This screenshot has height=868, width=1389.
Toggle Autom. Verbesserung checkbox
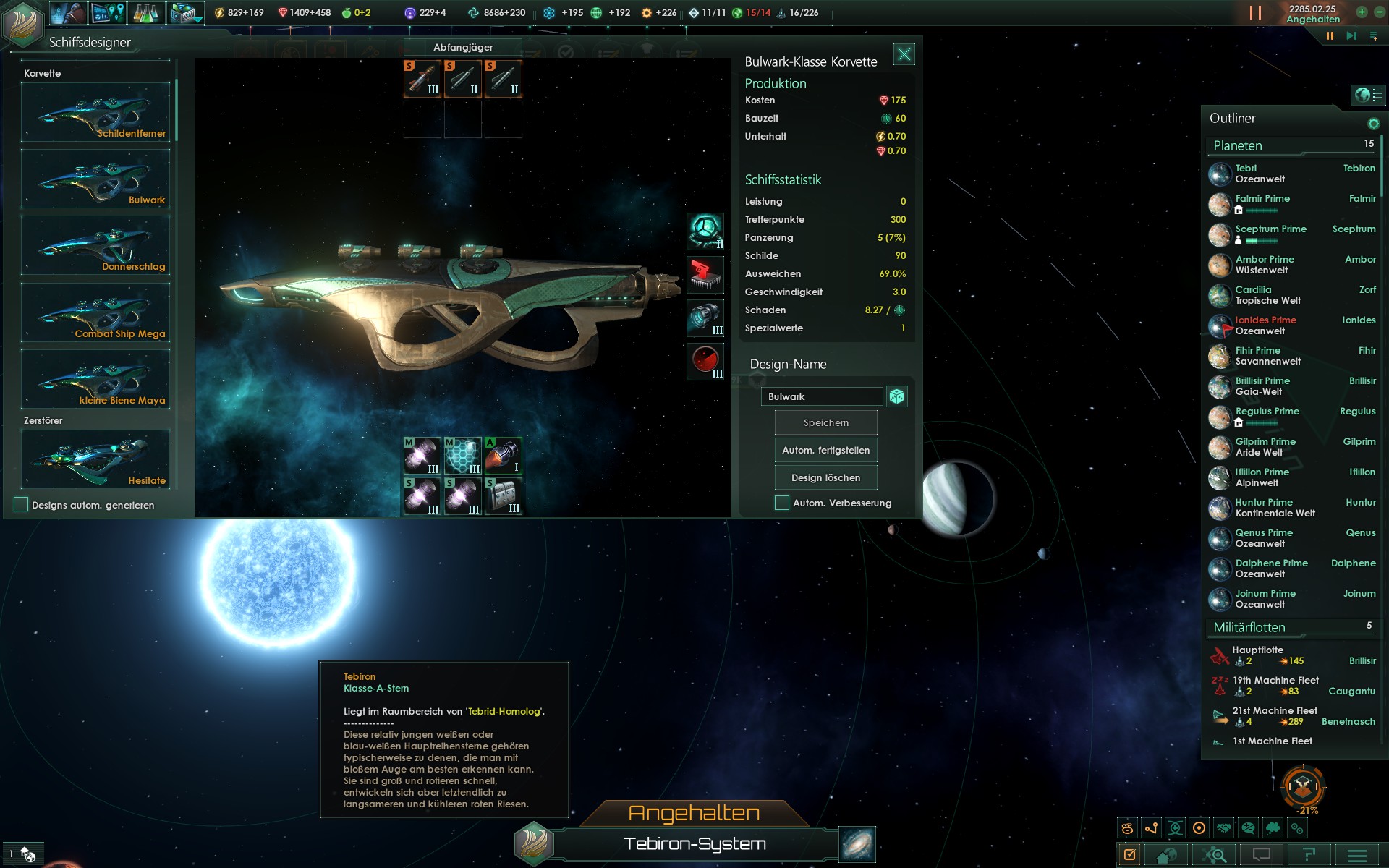[782, 503]
